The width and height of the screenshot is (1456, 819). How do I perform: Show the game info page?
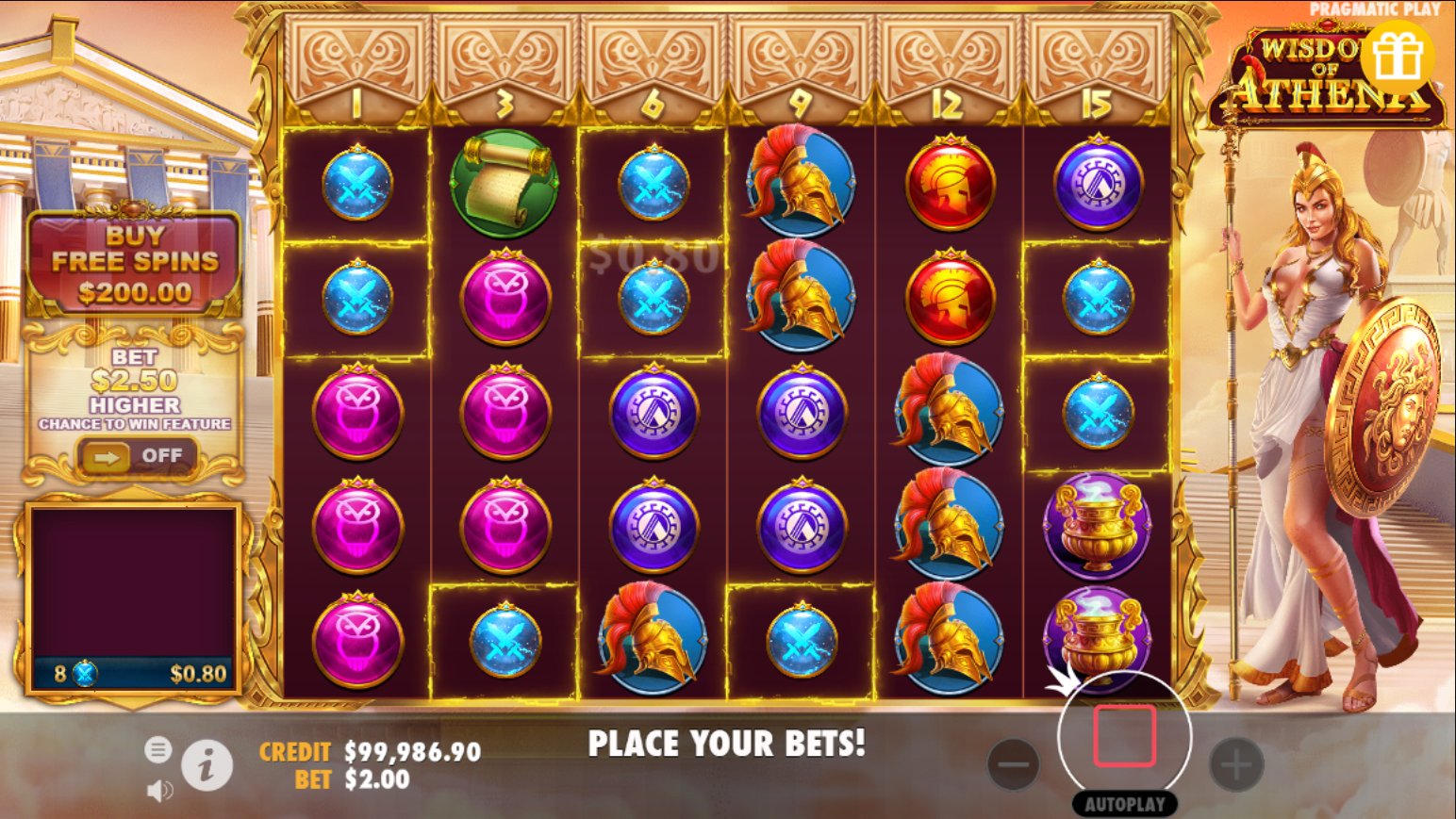click(x=207, y=764)
